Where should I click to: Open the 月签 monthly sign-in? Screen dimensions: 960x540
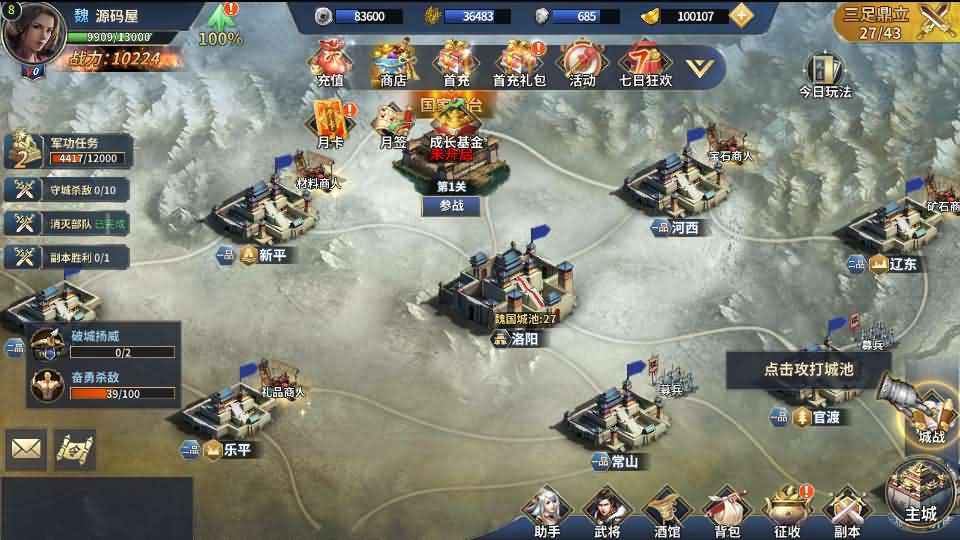(392, 123)
